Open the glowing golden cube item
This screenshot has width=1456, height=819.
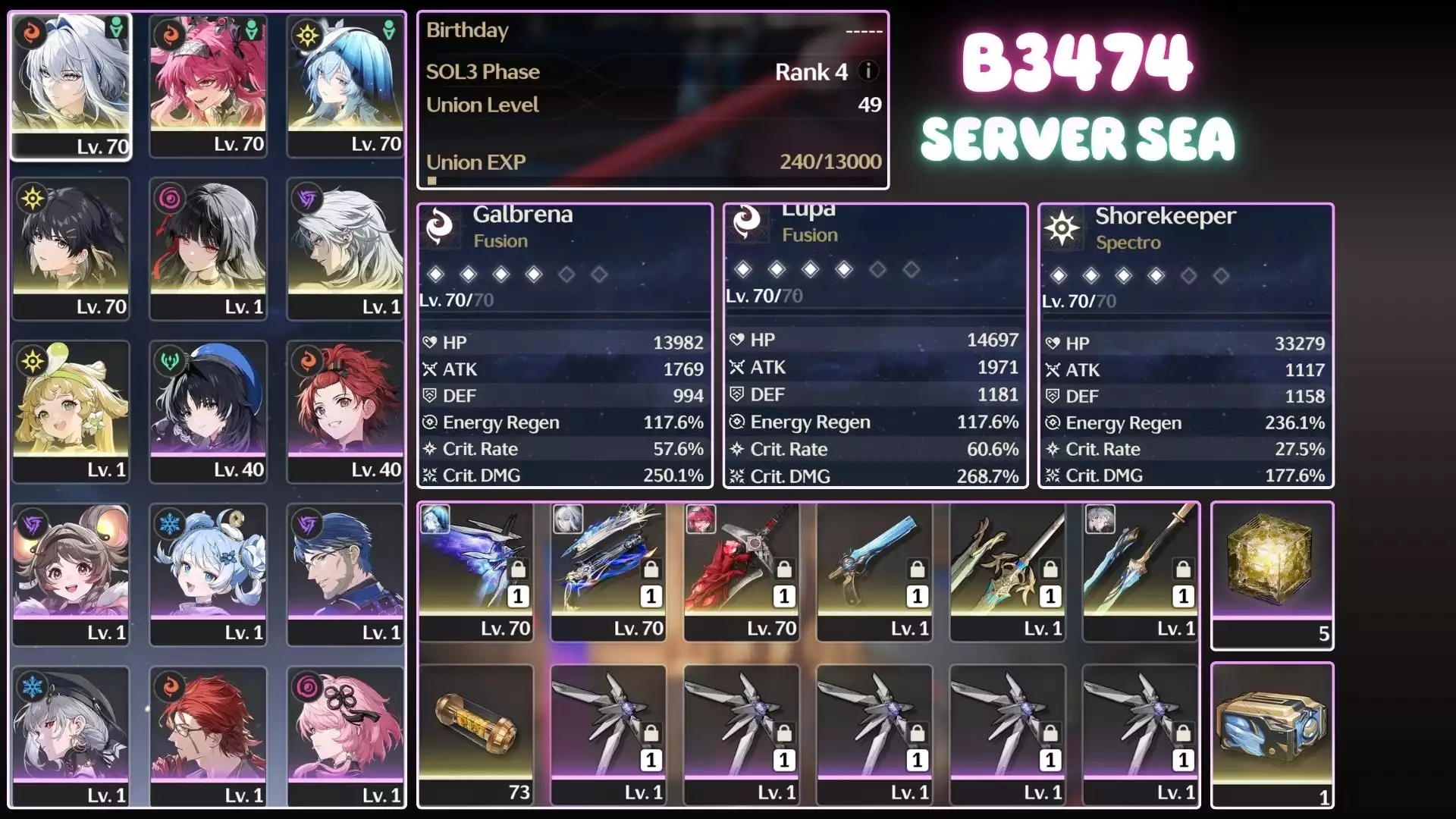1272,574
